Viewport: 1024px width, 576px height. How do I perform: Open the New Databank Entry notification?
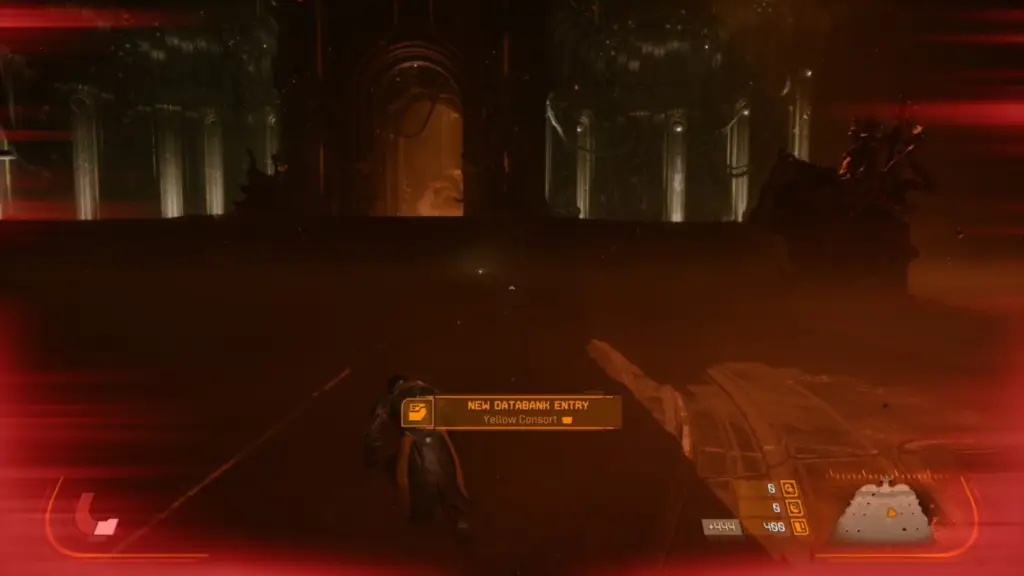point(526,412)
